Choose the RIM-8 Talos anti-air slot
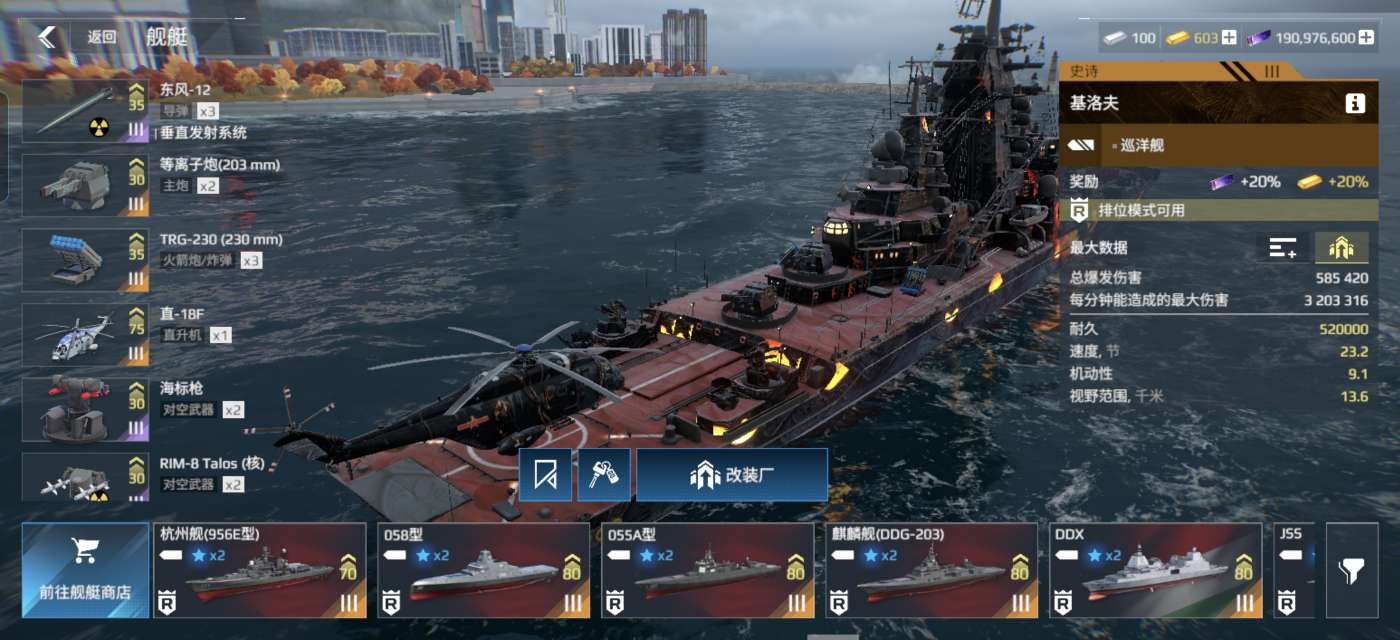Viewport: 1400px width, 640px height. coord(85,478)
